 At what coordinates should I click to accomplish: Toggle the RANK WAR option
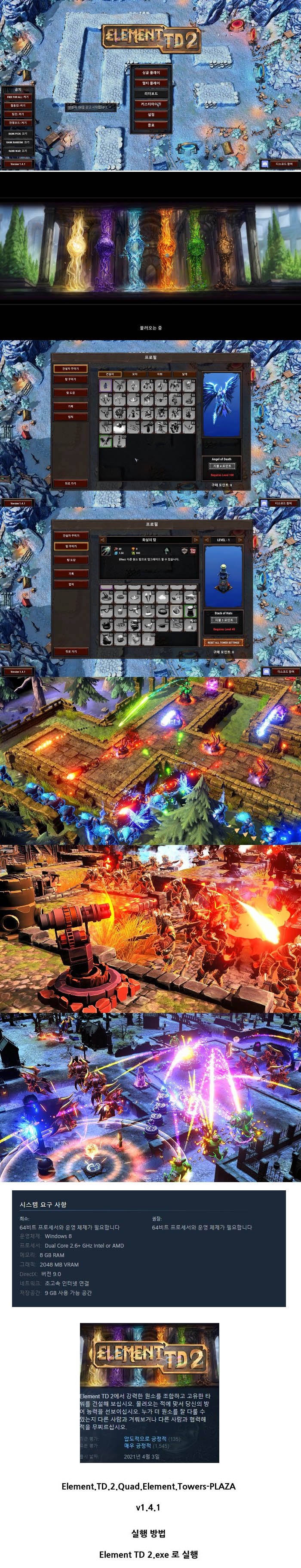tap(18, 150)
